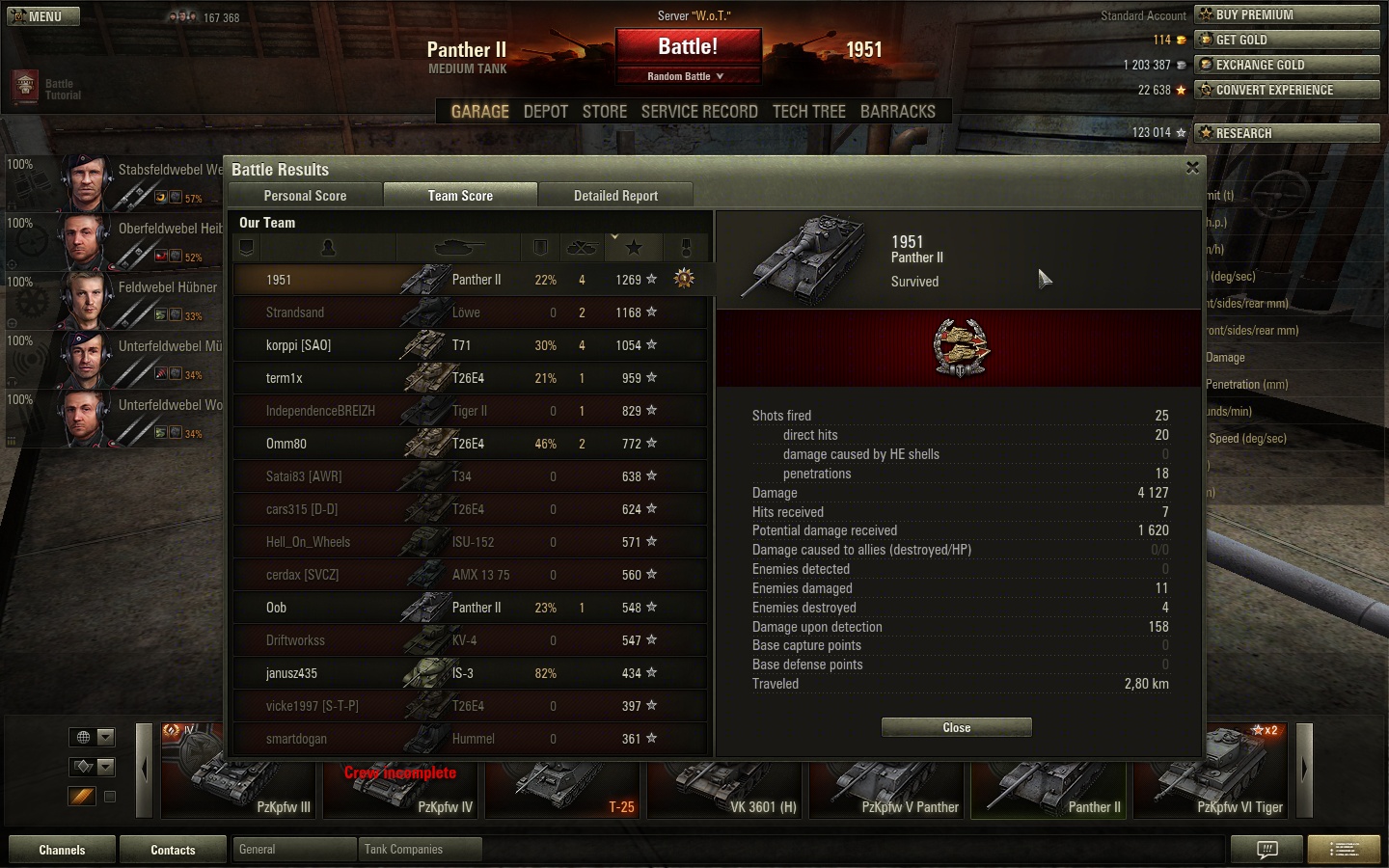Open the Depot section
1389x868 pixels.
545,112
